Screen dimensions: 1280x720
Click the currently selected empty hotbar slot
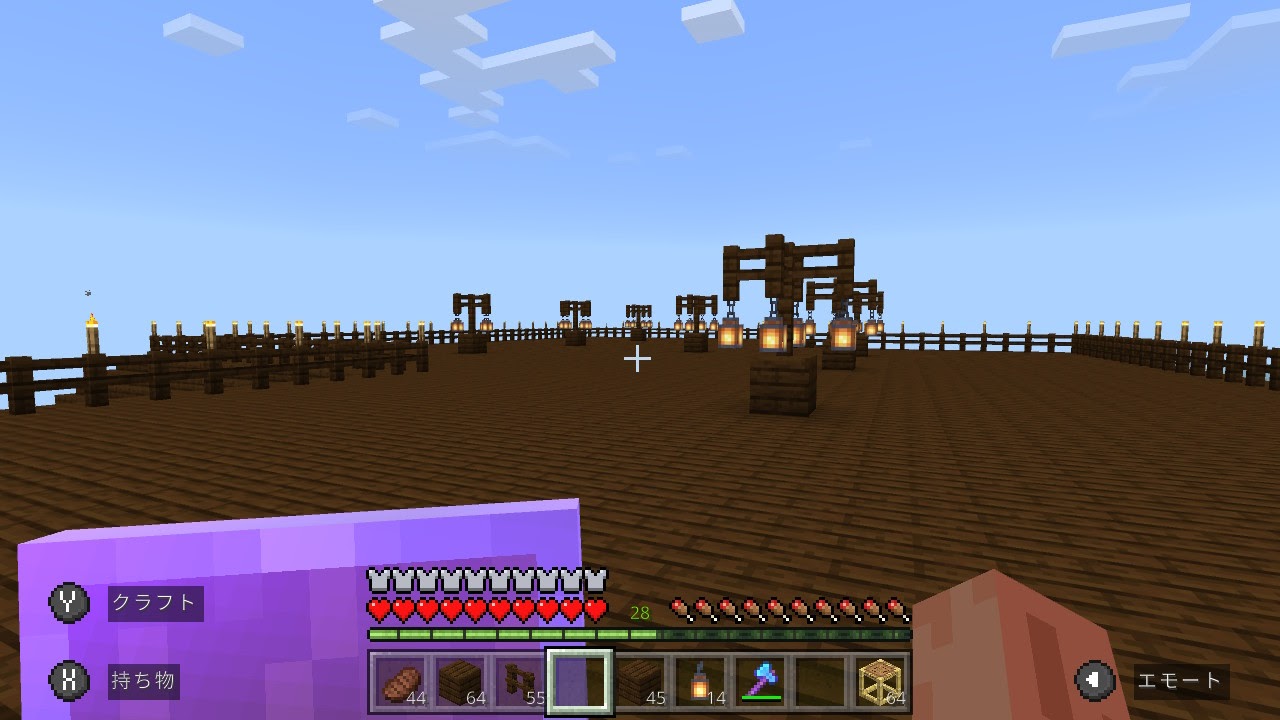[x=579, y=680]
